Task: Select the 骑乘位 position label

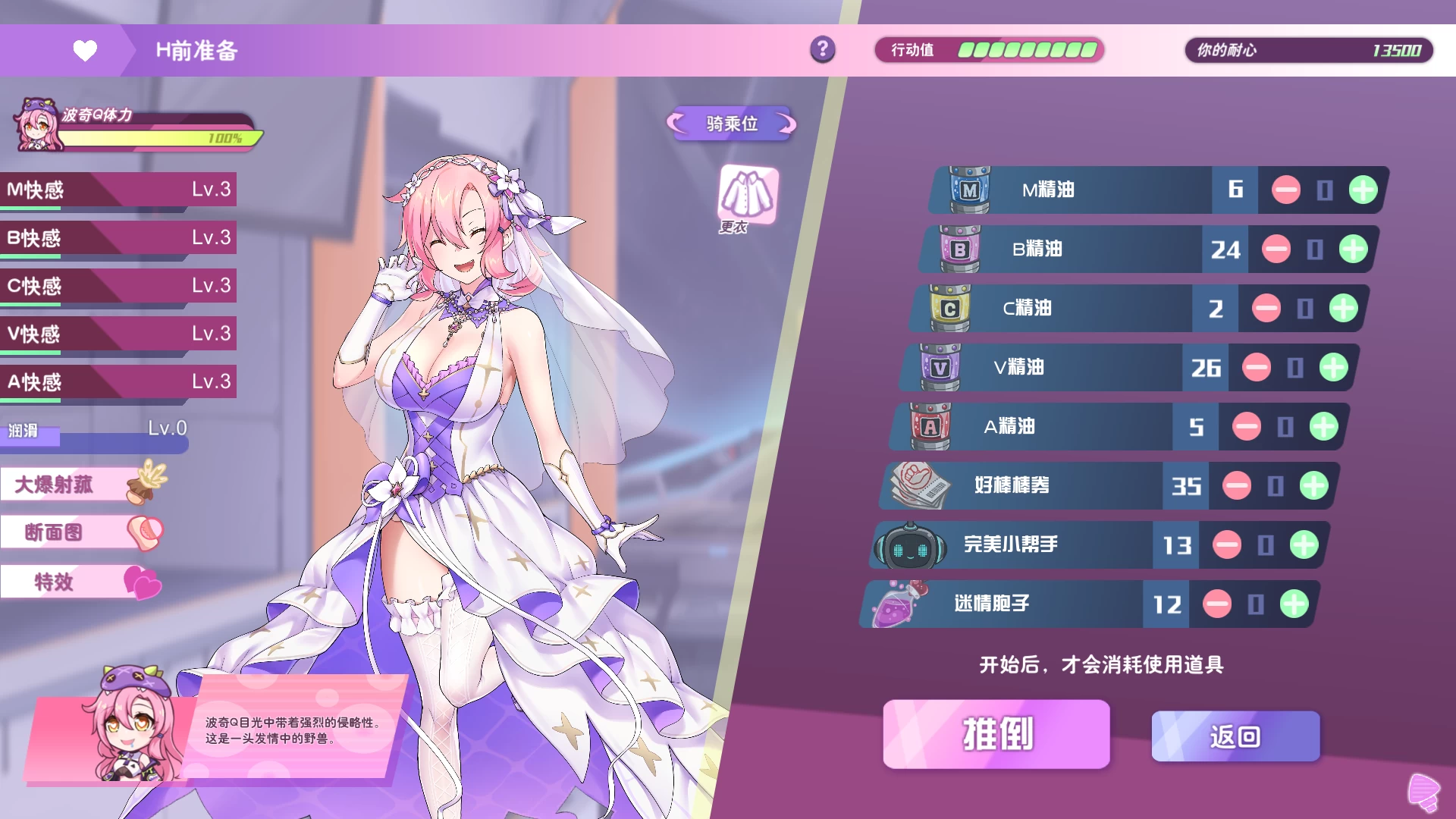Action: coord(730,124)
